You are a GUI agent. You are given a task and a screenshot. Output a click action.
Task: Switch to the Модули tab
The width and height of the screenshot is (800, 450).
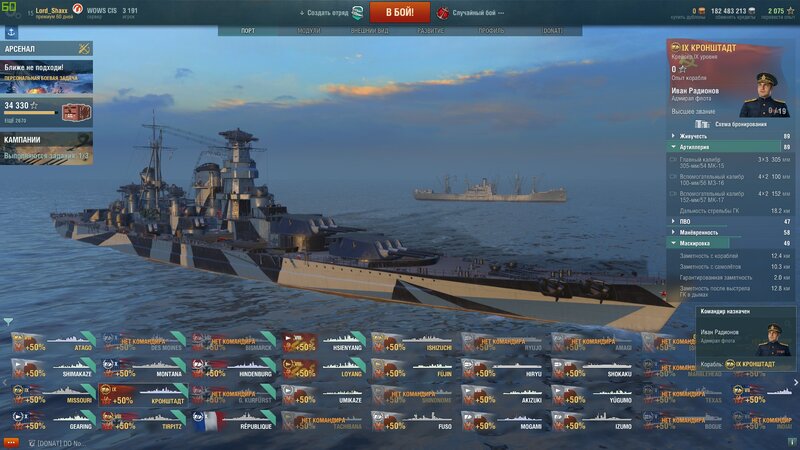pos(309,31)
